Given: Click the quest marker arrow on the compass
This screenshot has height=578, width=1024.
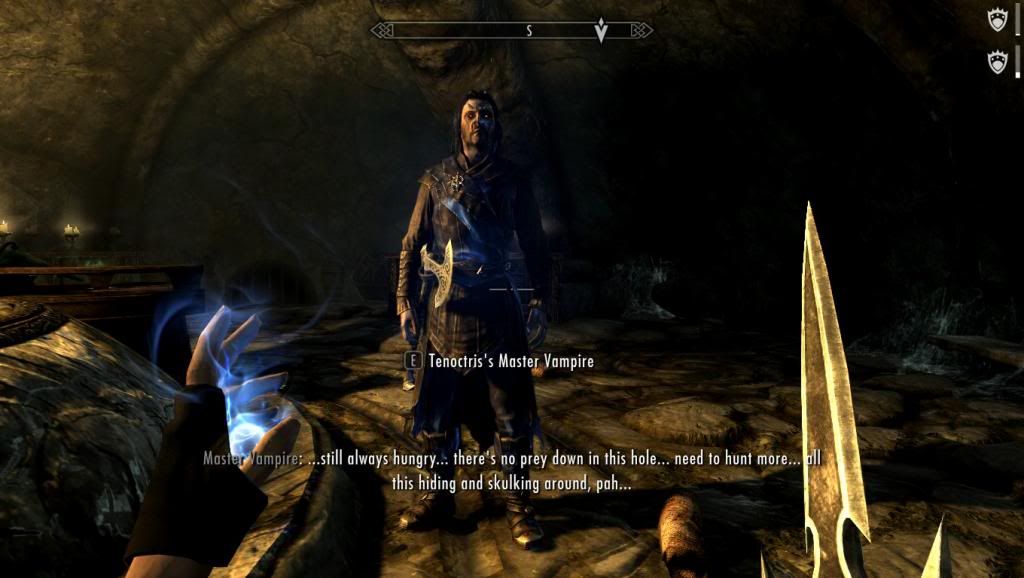Looking at the screenshot, I should point(601,32).
